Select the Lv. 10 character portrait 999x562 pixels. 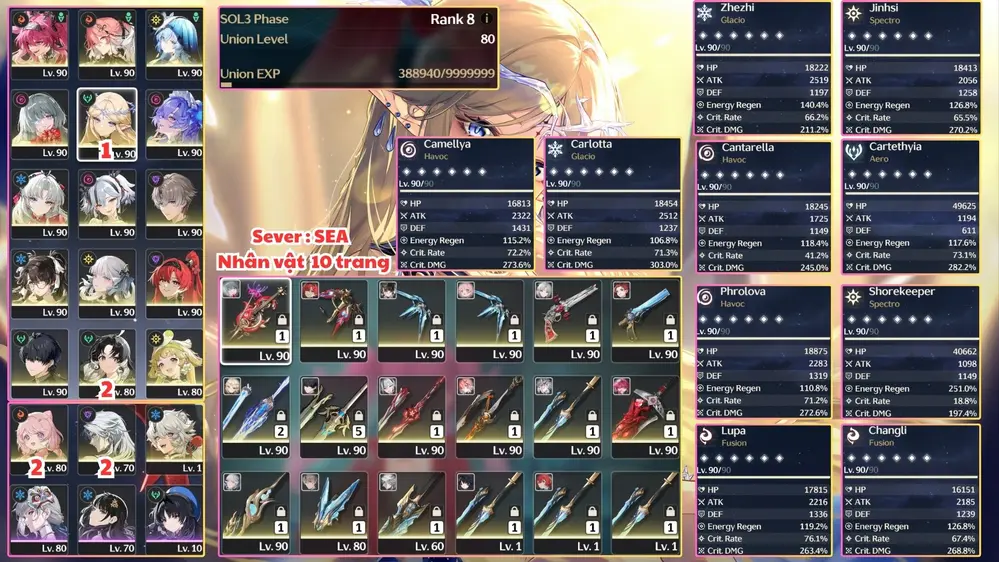tap(174, 519)
